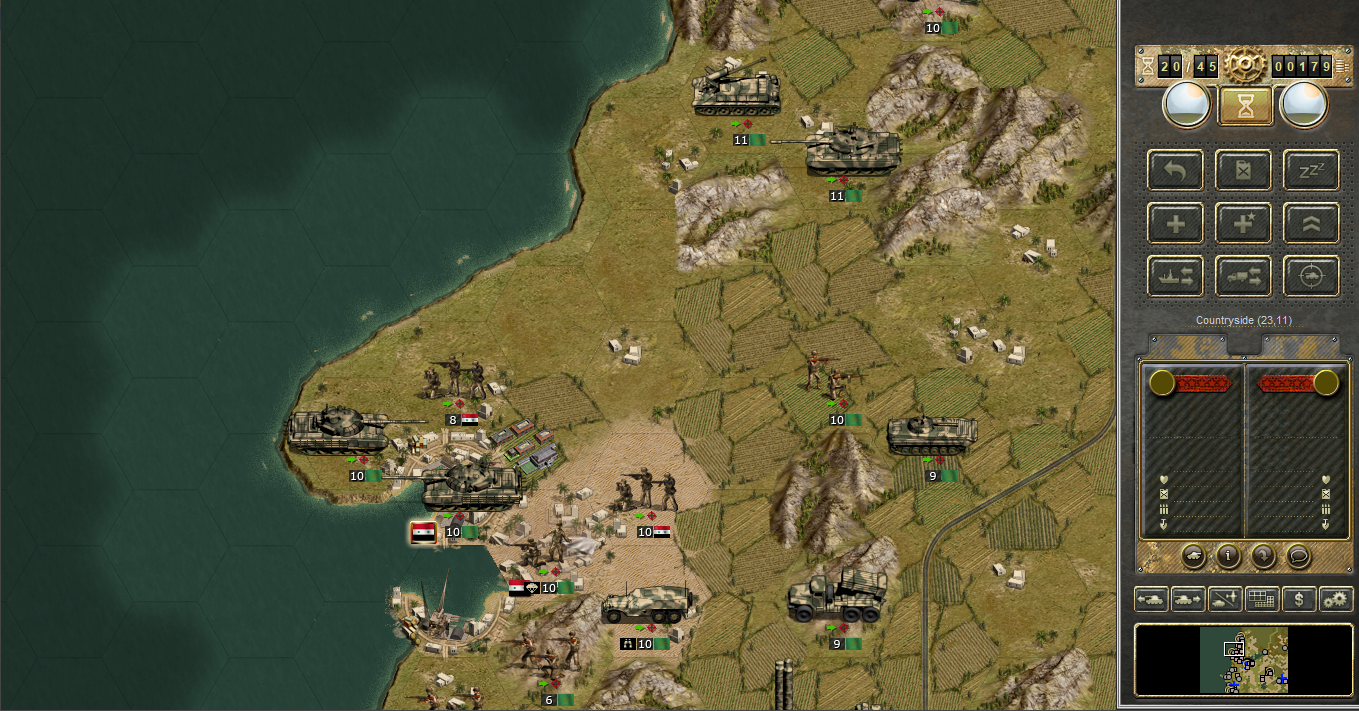The image size is (1359, 711).
Task: Click the plain plus replacements button
Action: click(1176, 223)
